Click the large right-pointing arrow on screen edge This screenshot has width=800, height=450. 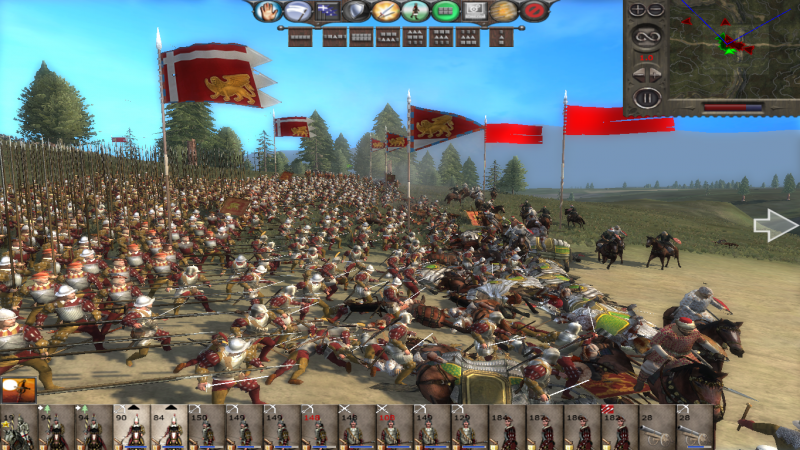point(775,226)
